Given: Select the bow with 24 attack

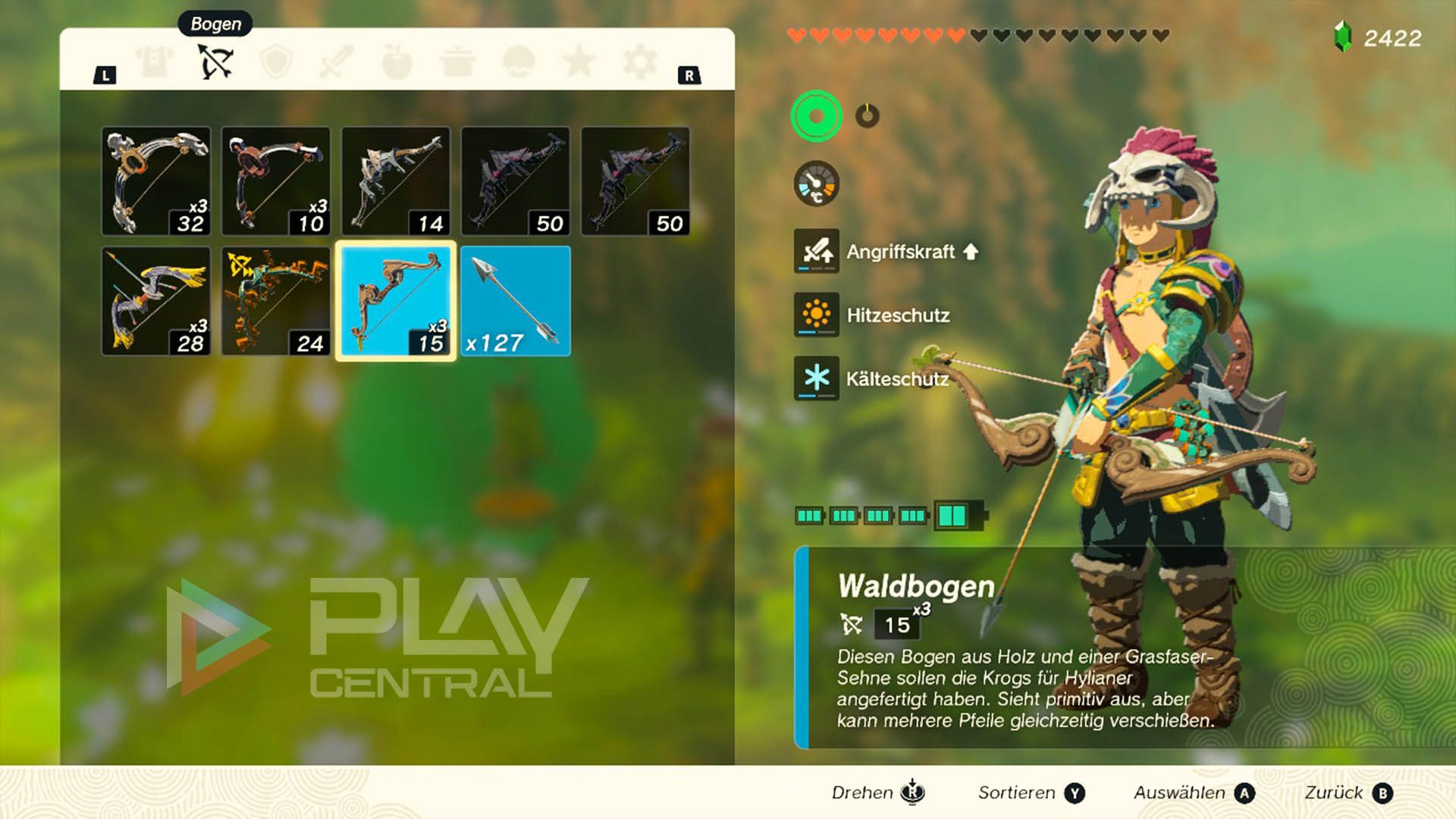Looking at the screenshot, I should (x=276, y=301).
